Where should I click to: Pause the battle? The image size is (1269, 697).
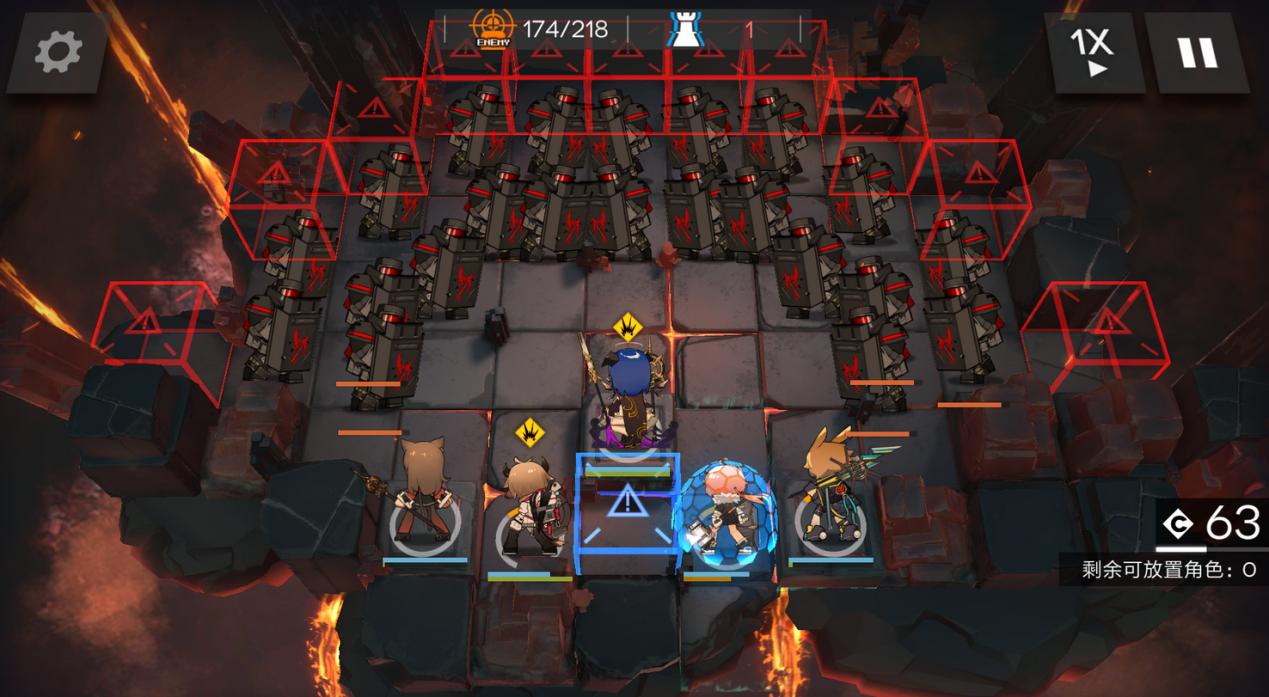pos(1196,53)
